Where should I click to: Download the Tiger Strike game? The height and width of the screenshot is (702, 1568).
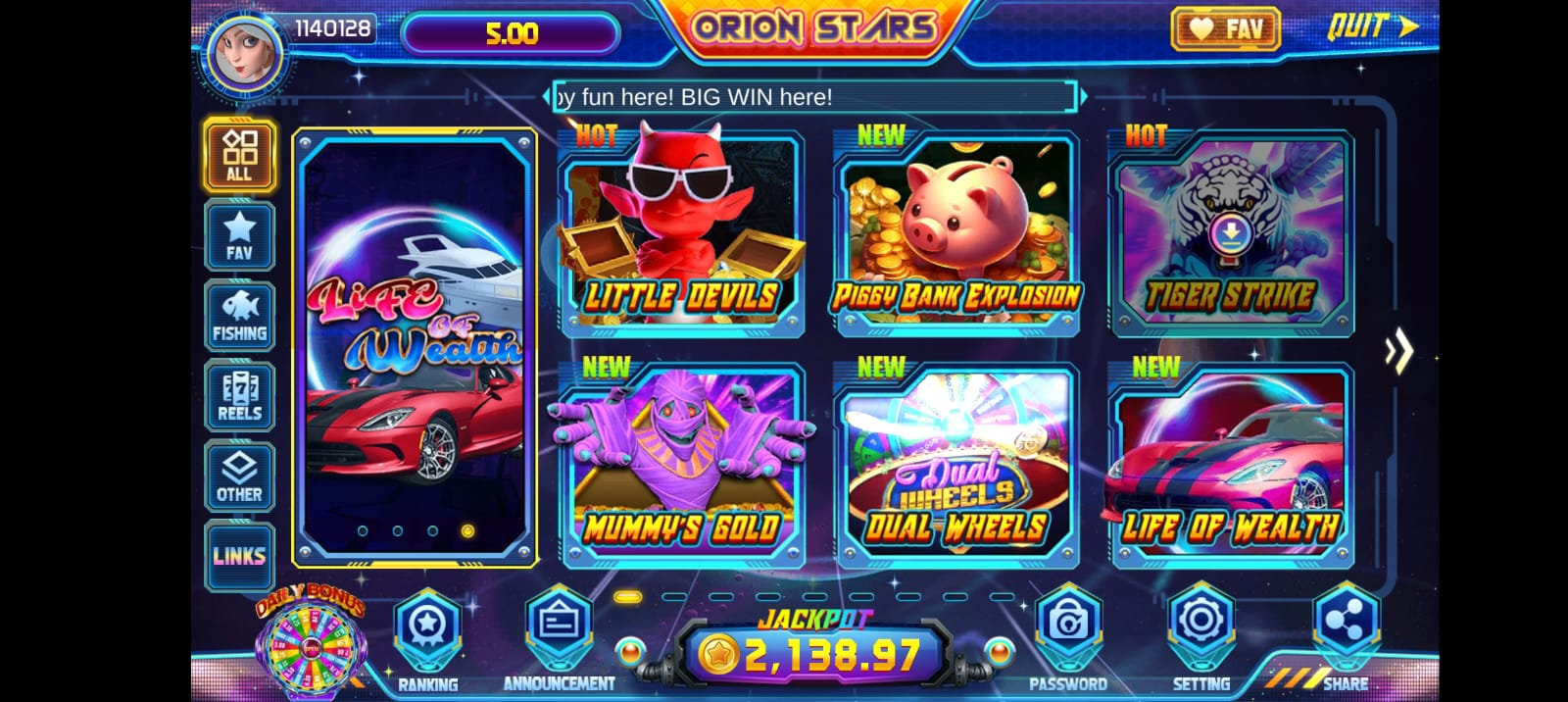pos(1231,233)
